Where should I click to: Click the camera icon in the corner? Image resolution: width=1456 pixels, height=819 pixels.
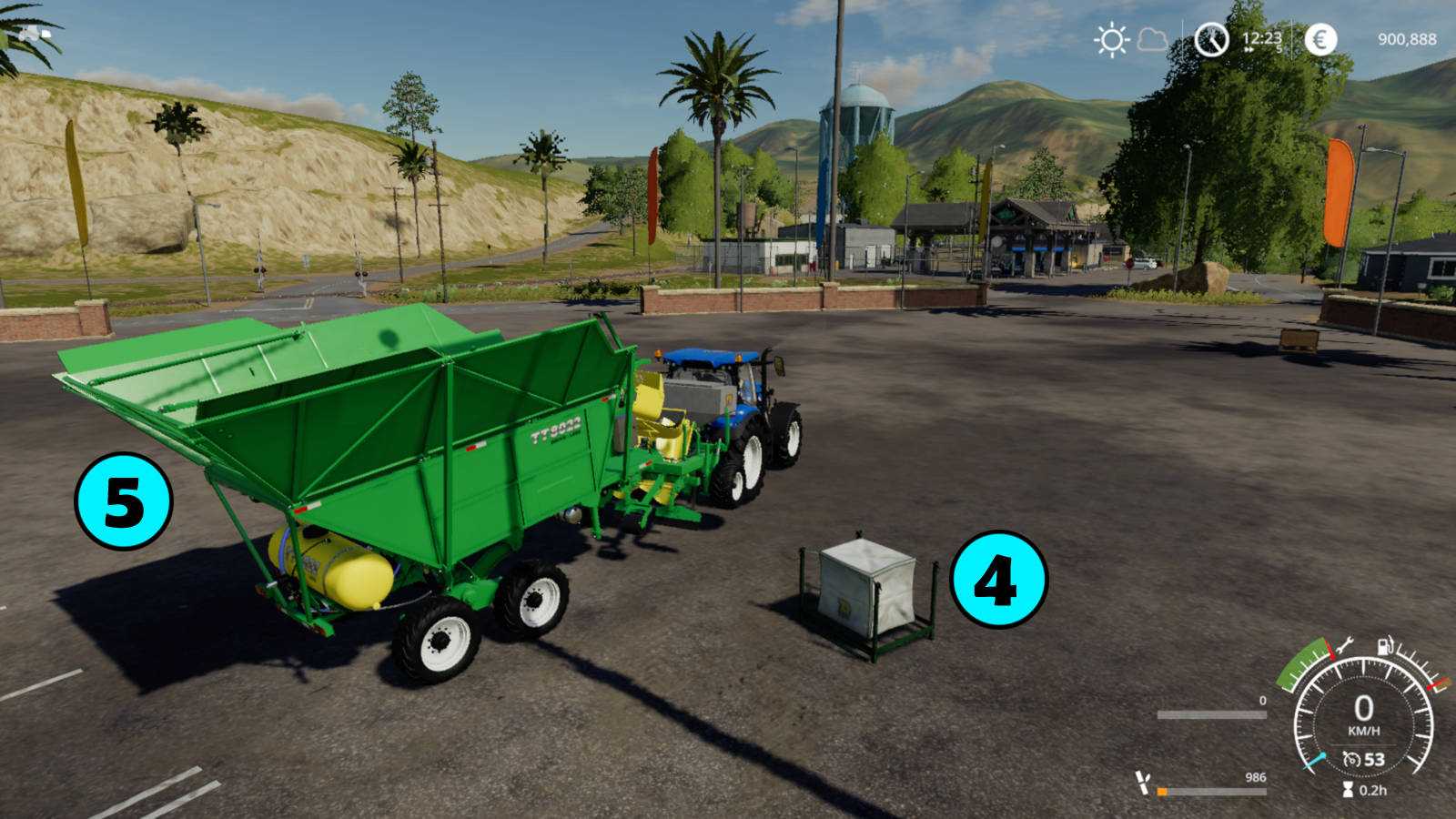[36, 34]
